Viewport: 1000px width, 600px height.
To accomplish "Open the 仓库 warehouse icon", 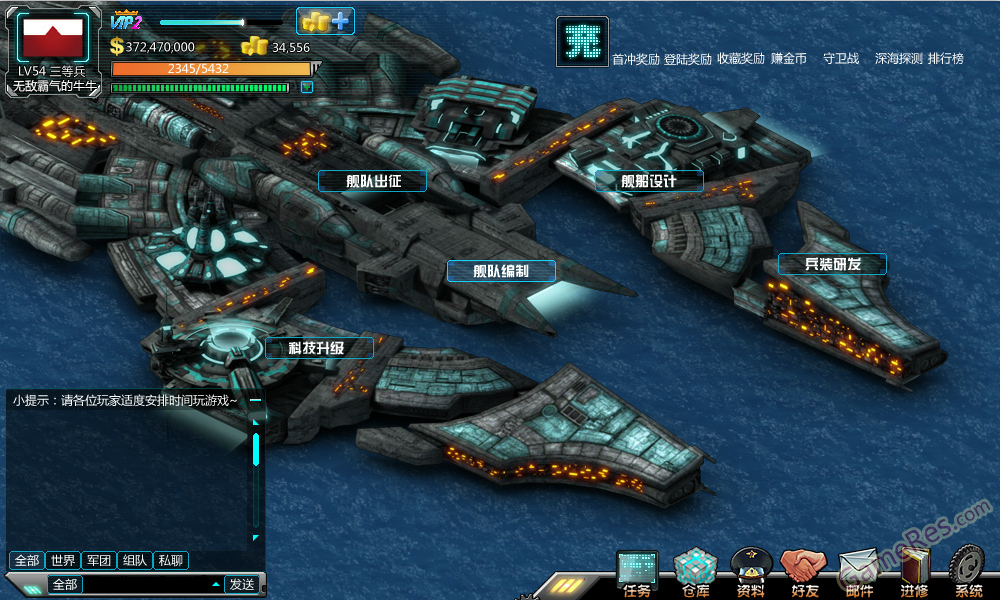I will point(695,573).
